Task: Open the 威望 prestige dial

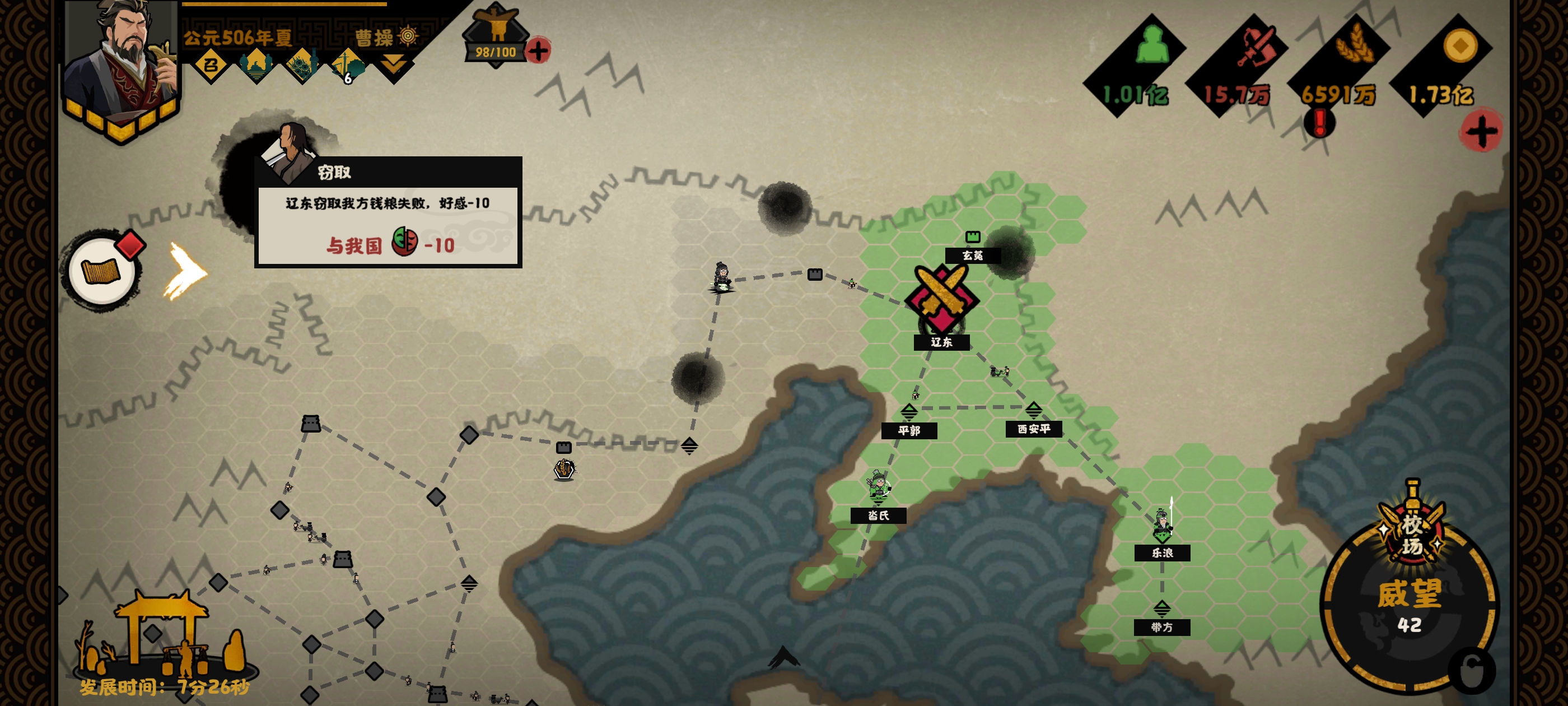Action: (x=1409, y=606)
